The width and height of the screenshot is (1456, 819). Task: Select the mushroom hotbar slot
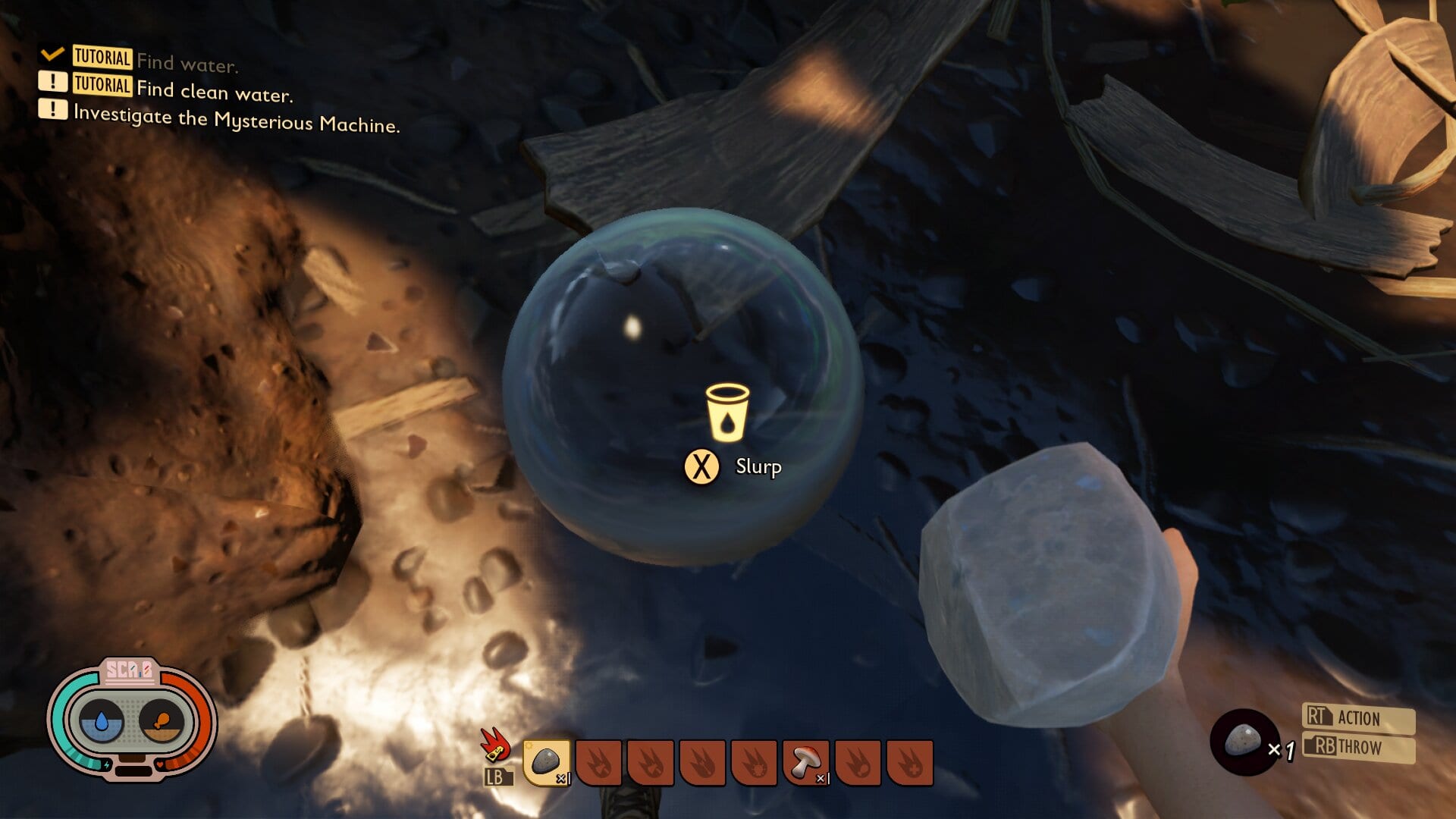tap(805, 761)
